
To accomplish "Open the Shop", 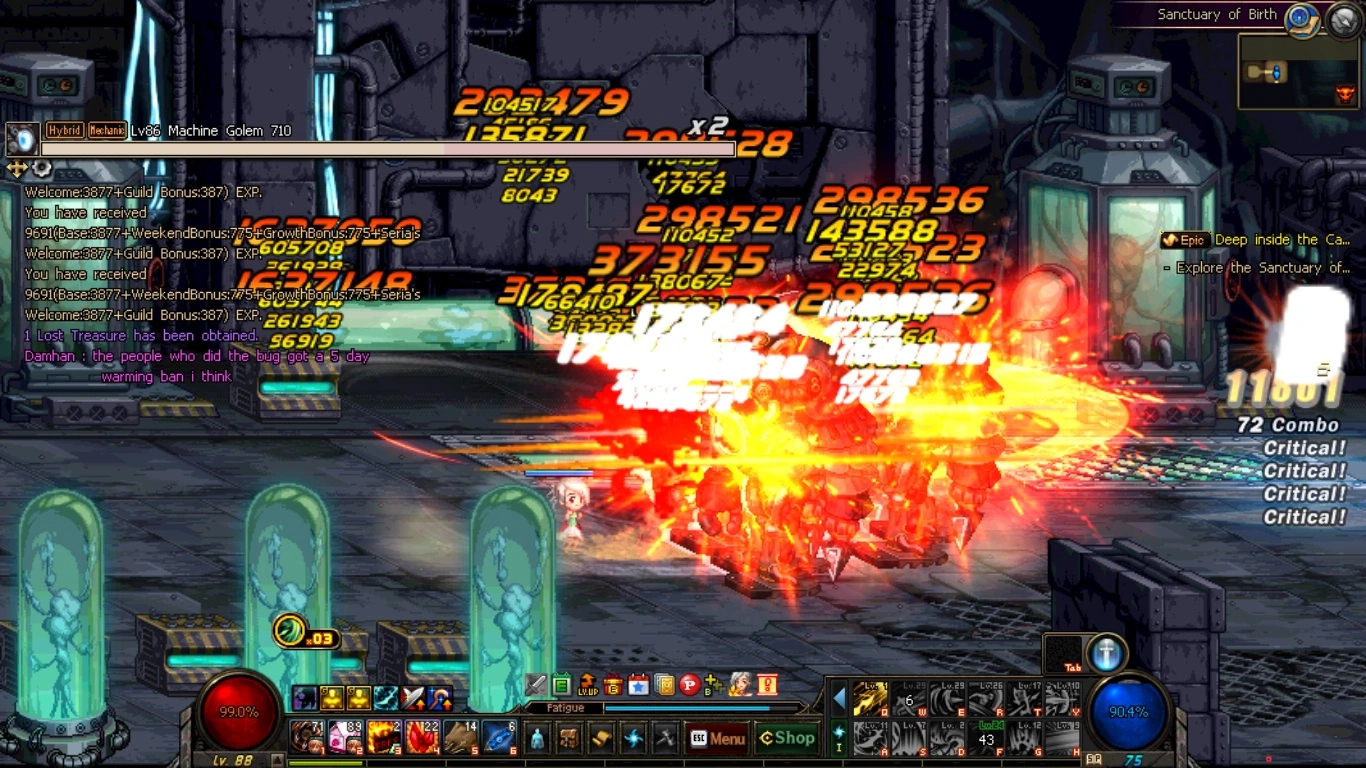I will point(787,738).
